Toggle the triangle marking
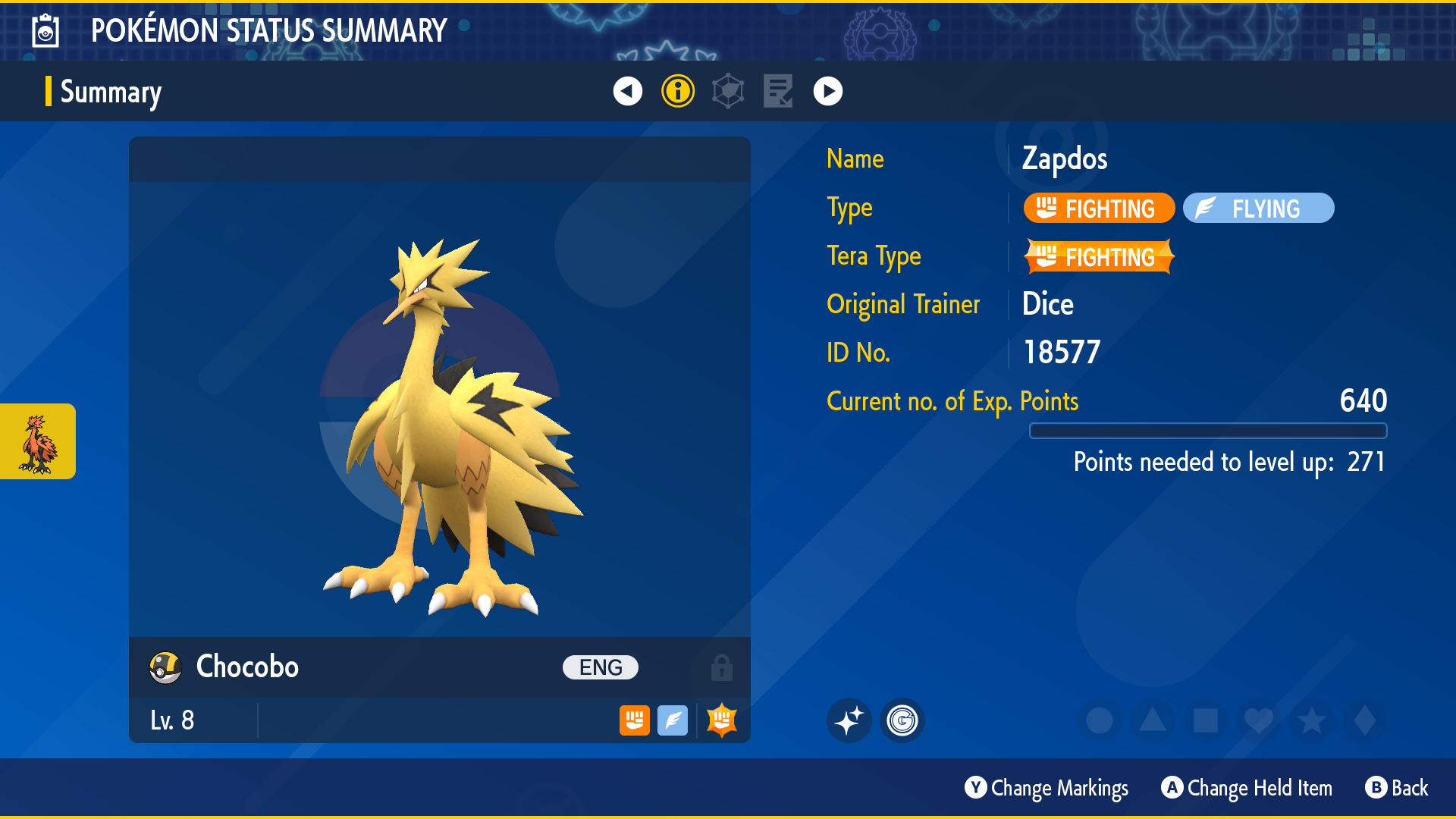The width and height of the screenshot is (1456, 819). coord(1152,720)
